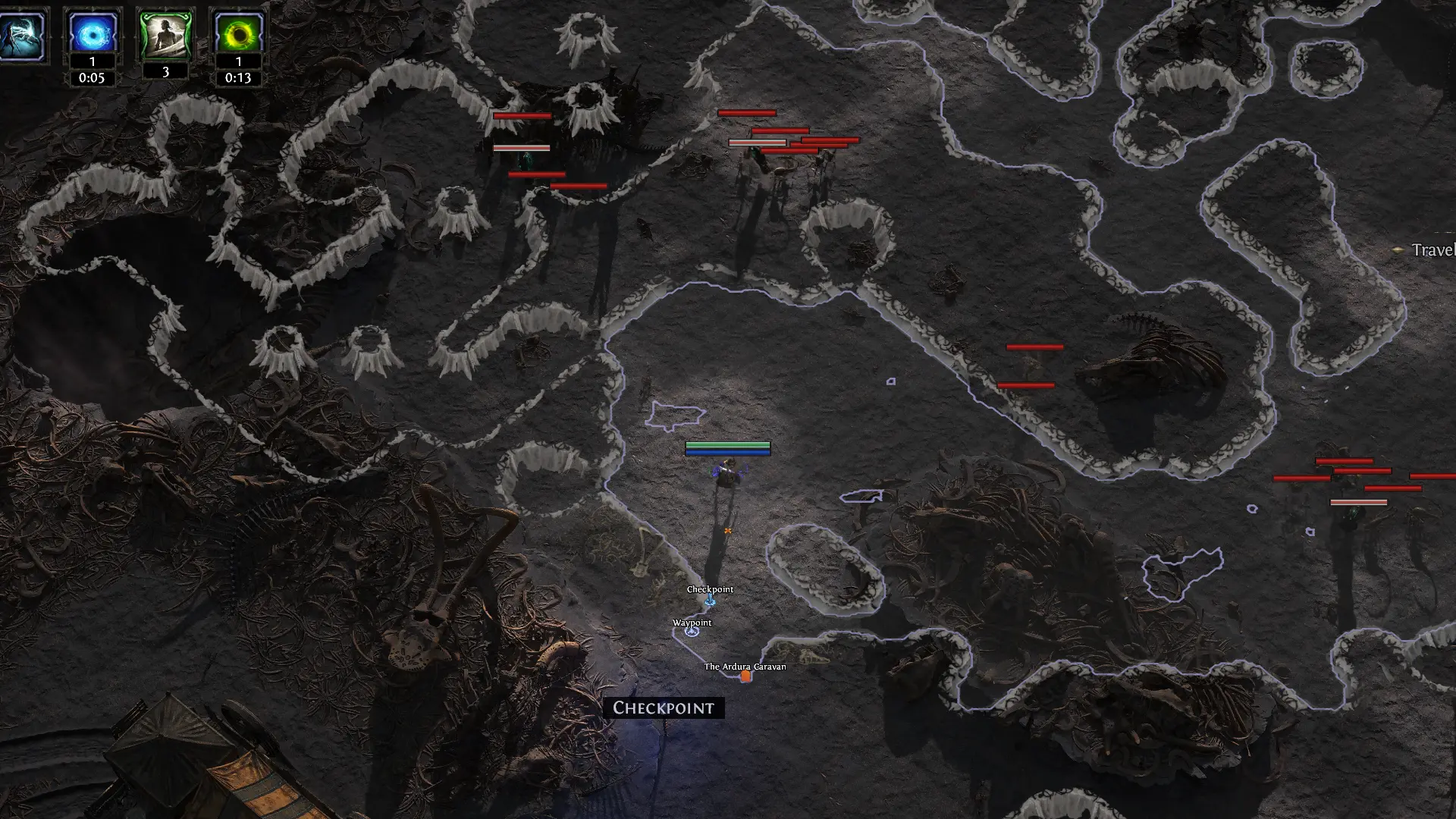The width and height of the screenshot is (1456, 819).
Task: Click the blue frost orb buff icon
Action: [92, 32]
